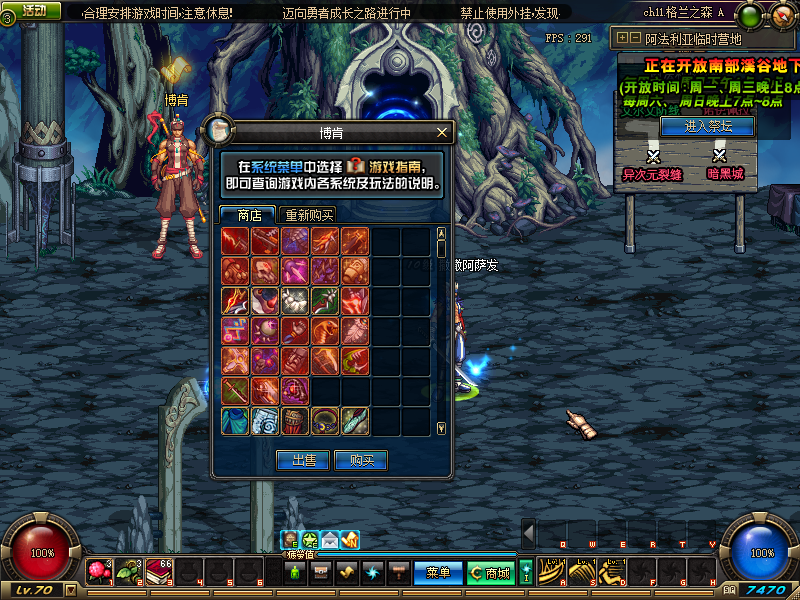Collapse the minimap with minus button
Screen dimensions: 800x600
click(634, 38)
